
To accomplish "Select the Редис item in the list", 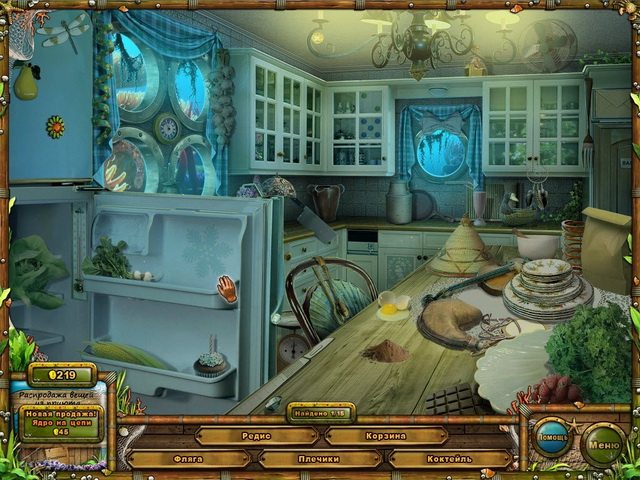I will (x=255, y=436).
